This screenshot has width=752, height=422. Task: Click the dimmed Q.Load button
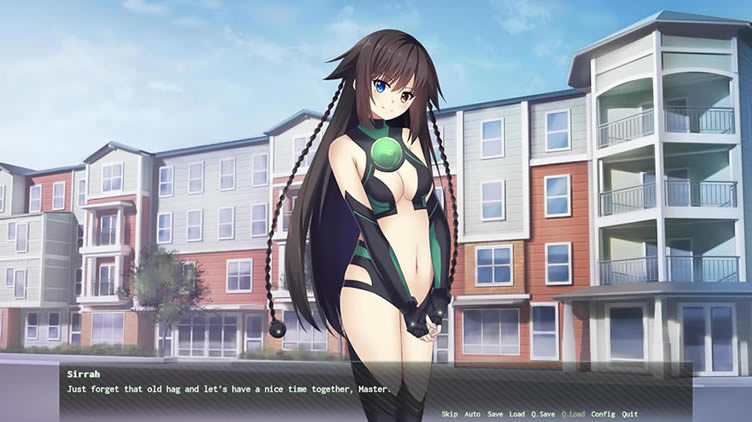574,414
